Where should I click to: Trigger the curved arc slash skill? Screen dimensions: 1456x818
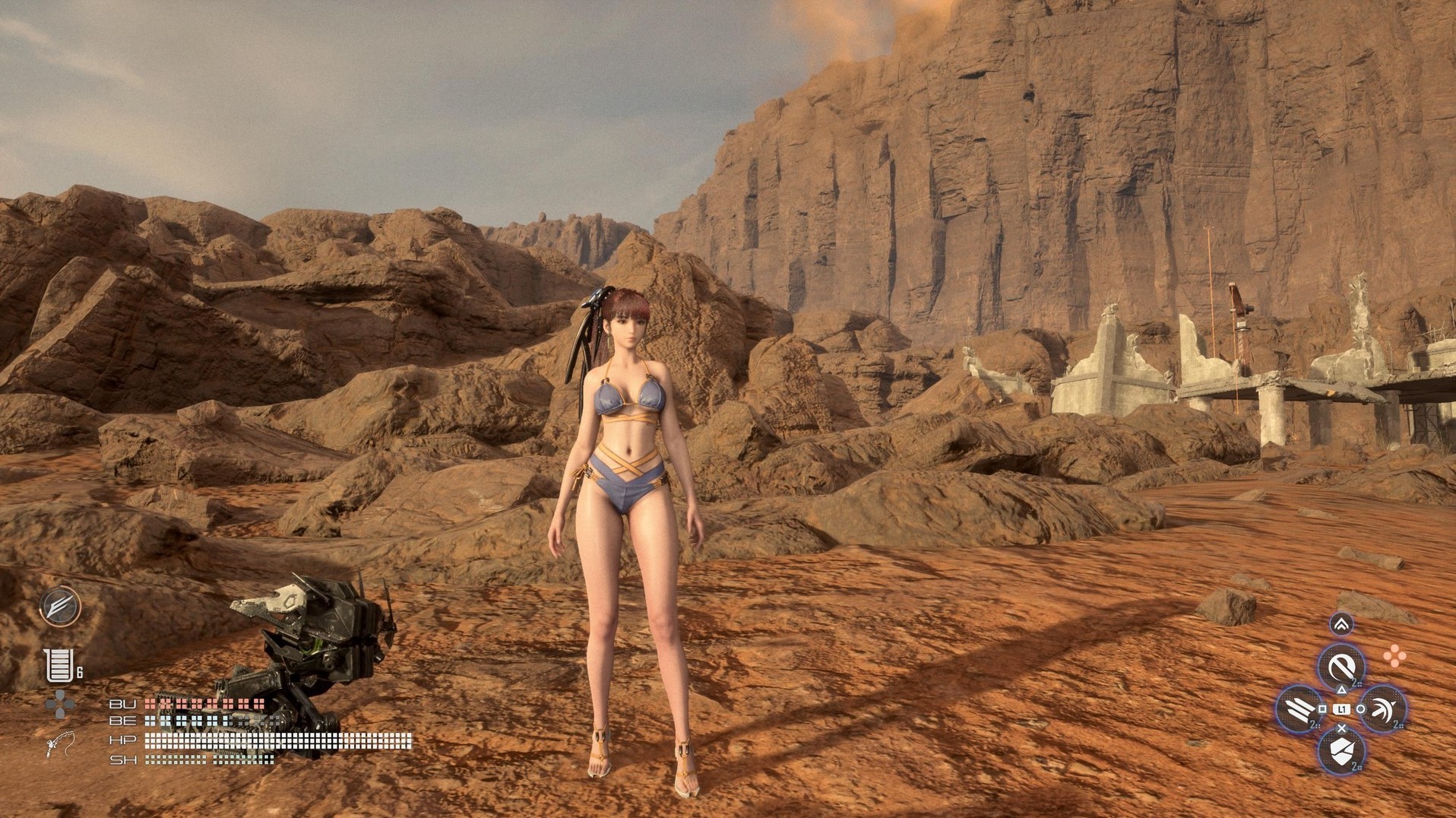click(x=1382, y=709)
